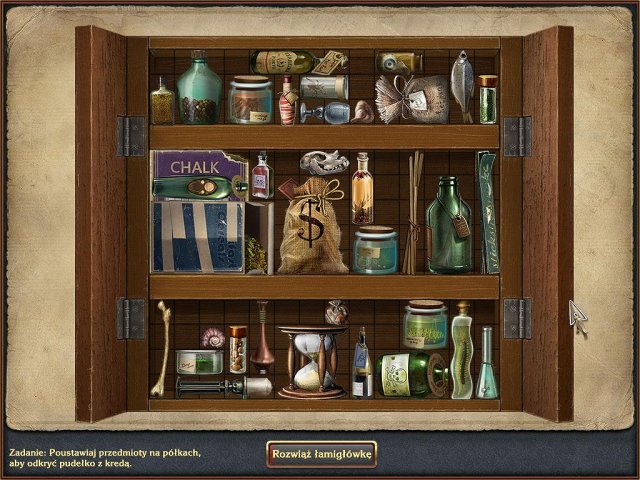The image size is (640, 480).
Task: Pick the small animal skull
Action: click(x=323, y=160)
